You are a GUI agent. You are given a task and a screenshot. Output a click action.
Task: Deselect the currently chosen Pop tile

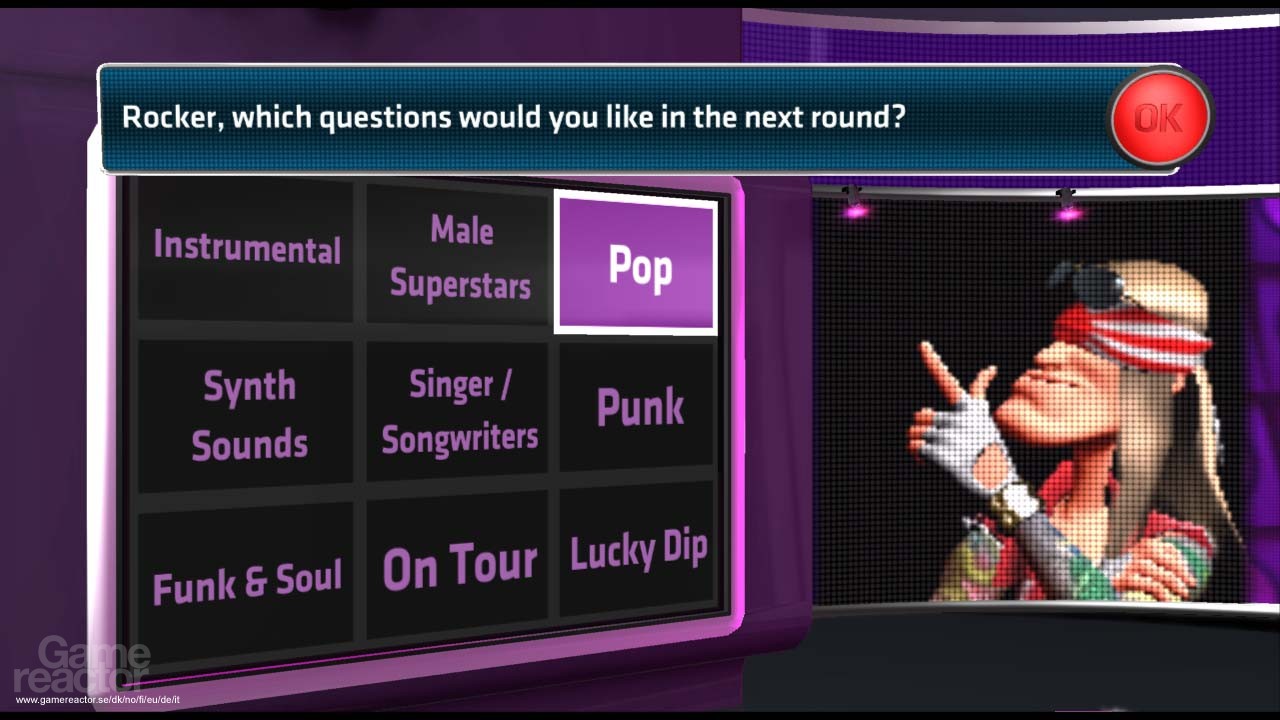[637, 265]
